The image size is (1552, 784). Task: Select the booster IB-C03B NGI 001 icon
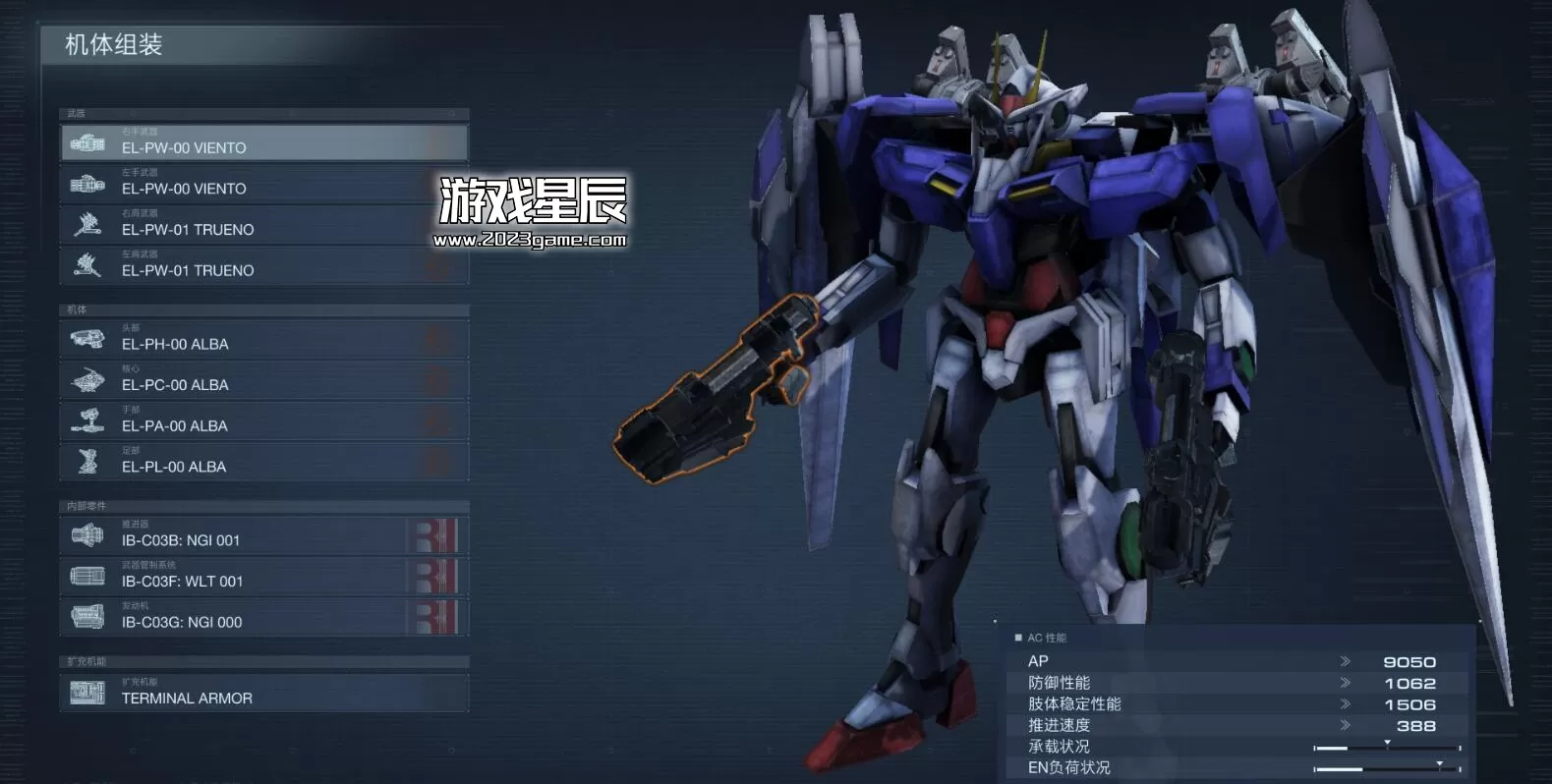88,534
